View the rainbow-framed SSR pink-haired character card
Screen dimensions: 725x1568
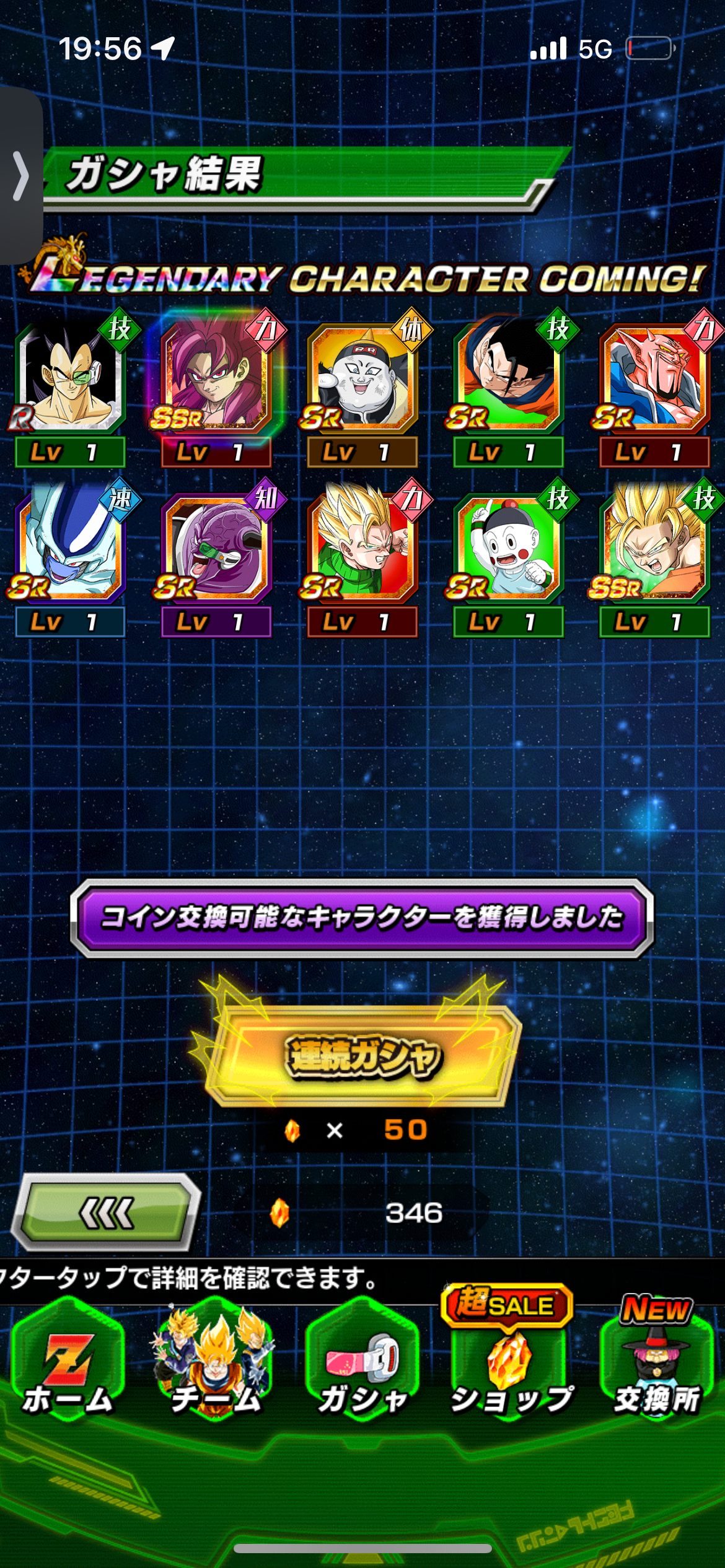coord(216,379)
